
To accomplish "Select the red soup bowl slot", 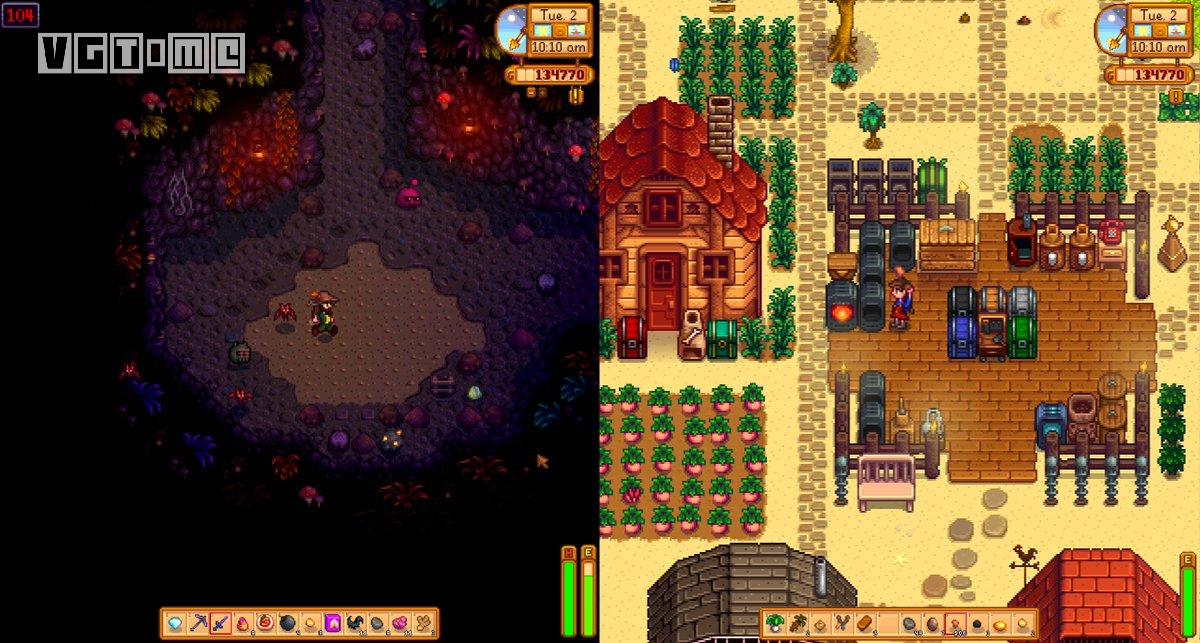I will click(264, 622).
